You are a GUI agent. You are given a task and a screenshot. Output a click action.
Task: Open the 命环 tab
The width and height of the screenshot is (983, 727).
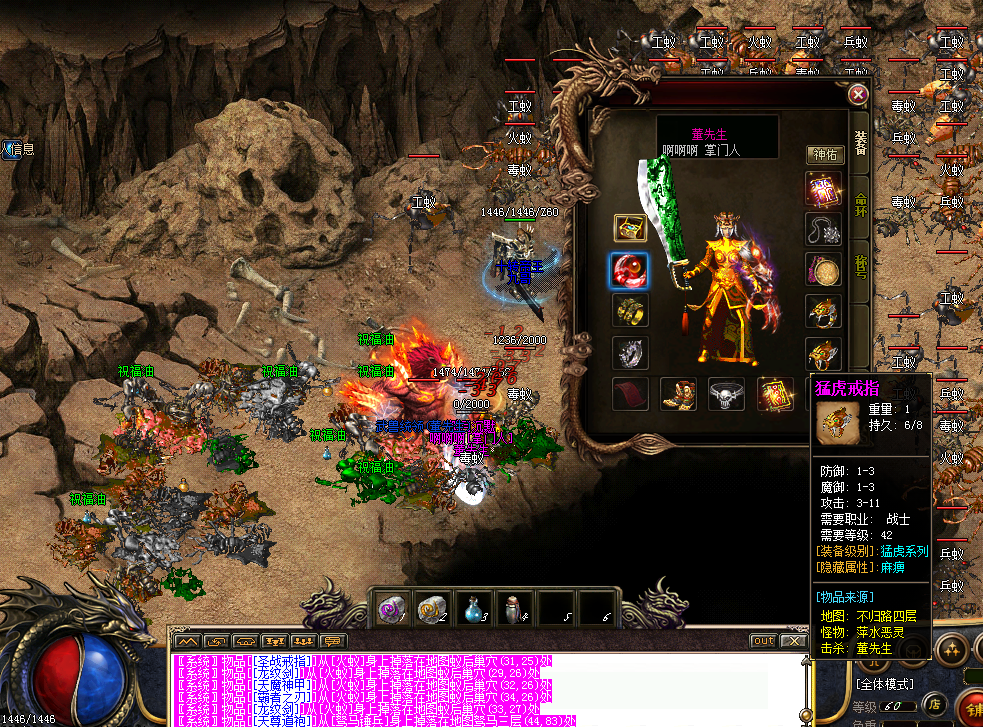860,204
